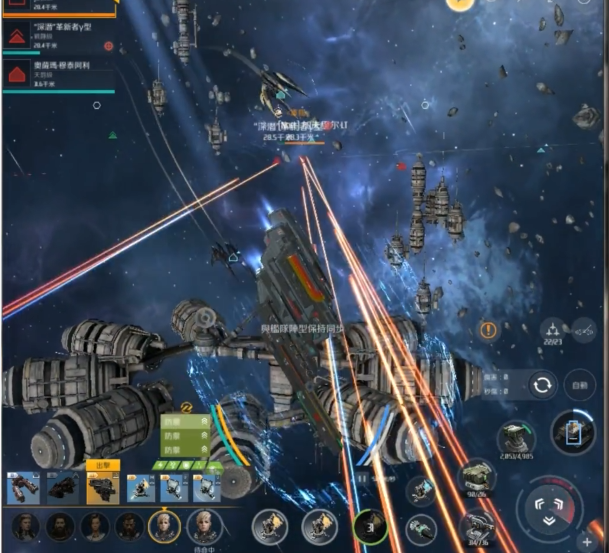Open the fleet icon showing 22/23
This screenshot has height=553, width=609.
tap(551, 331)
